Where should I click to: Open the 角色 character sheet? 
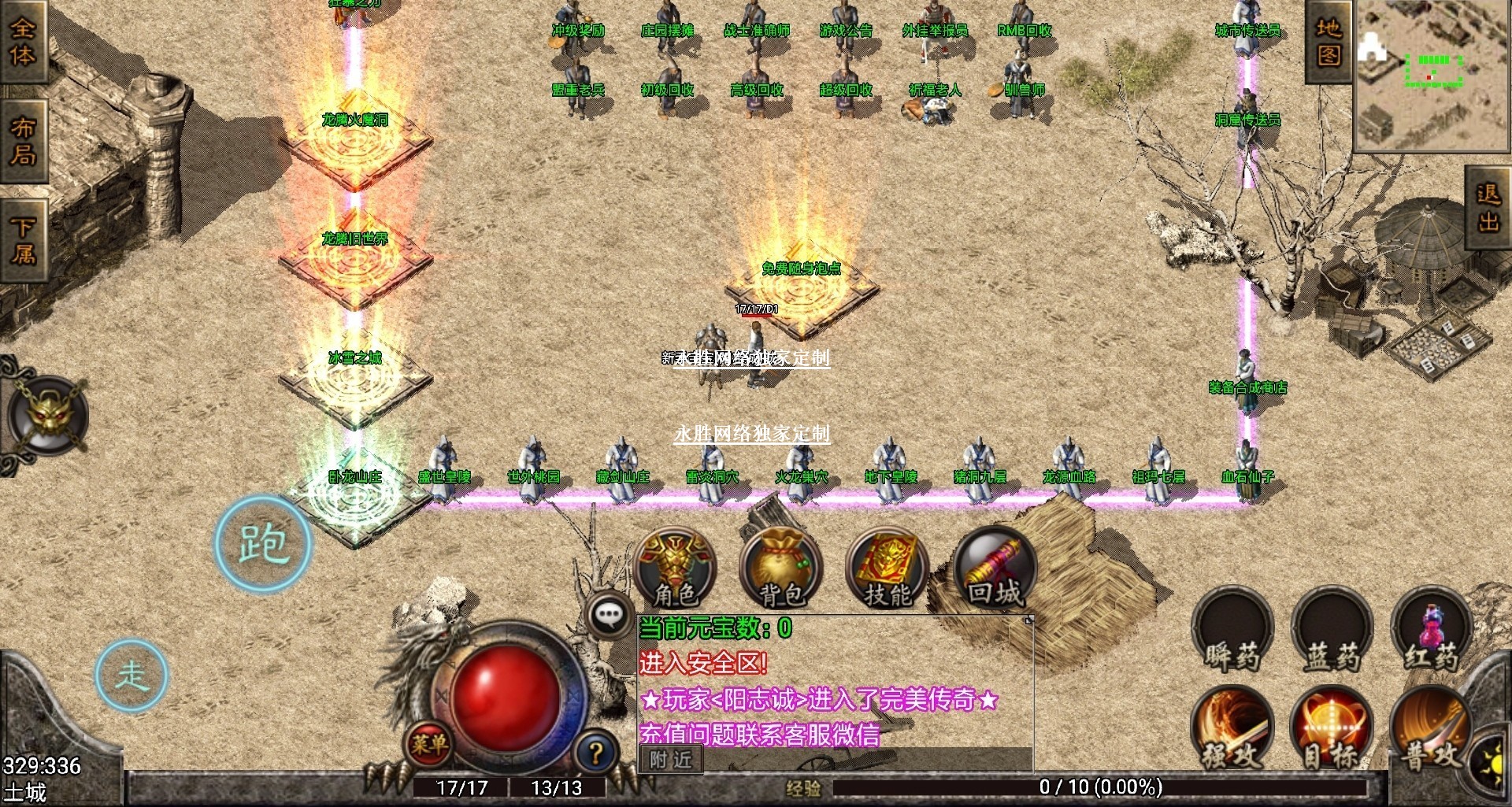pos(675,568)
